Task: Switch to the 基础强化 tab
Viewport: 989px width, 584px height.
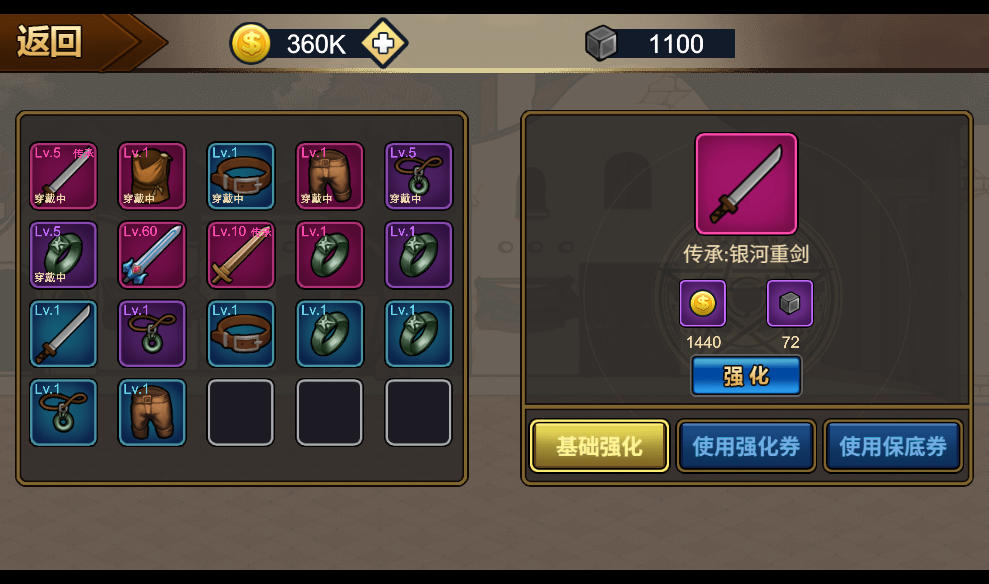Action: point(599,446)
